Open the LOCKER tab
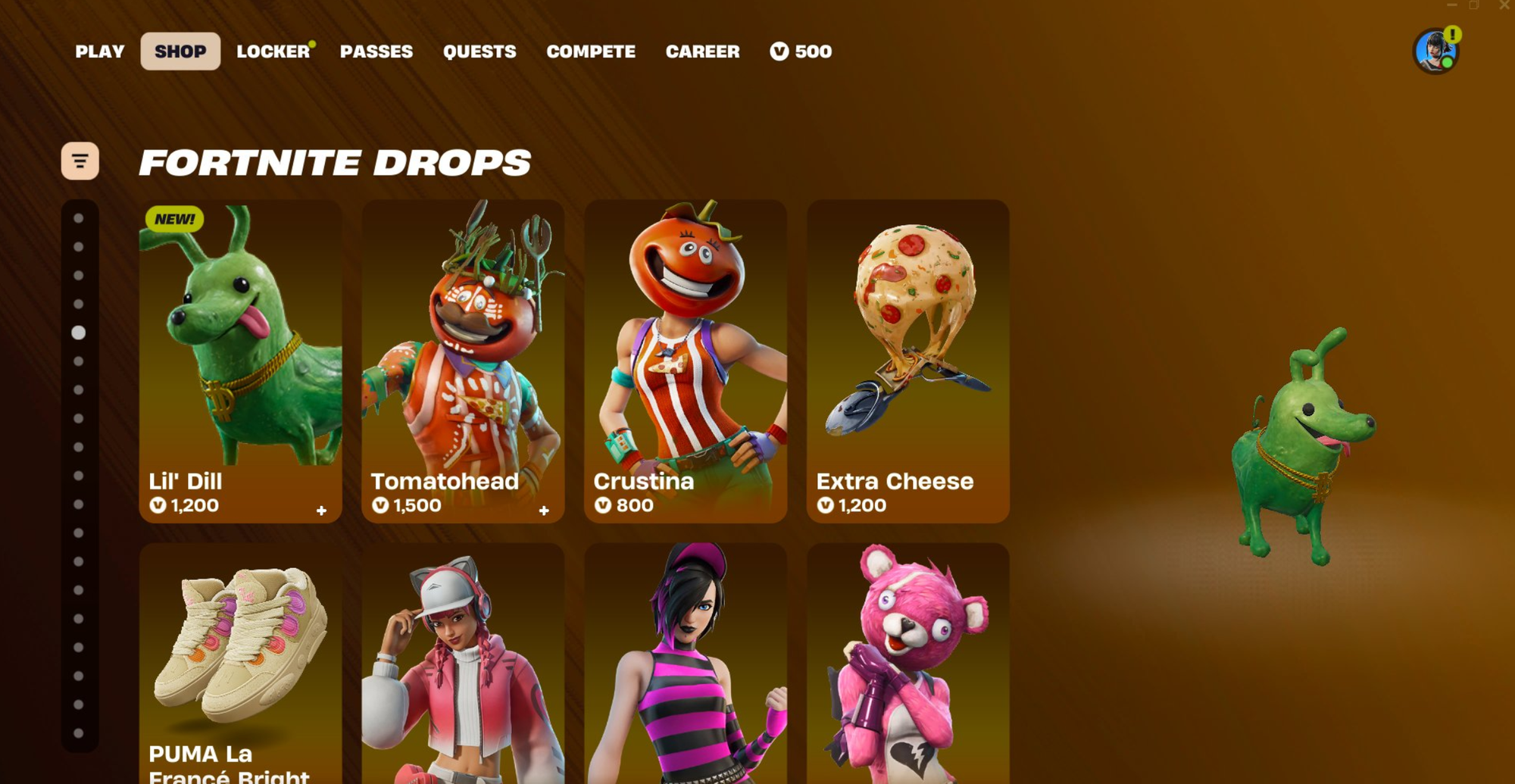This screenshot has height=784, width=1515. click(273, 52)
